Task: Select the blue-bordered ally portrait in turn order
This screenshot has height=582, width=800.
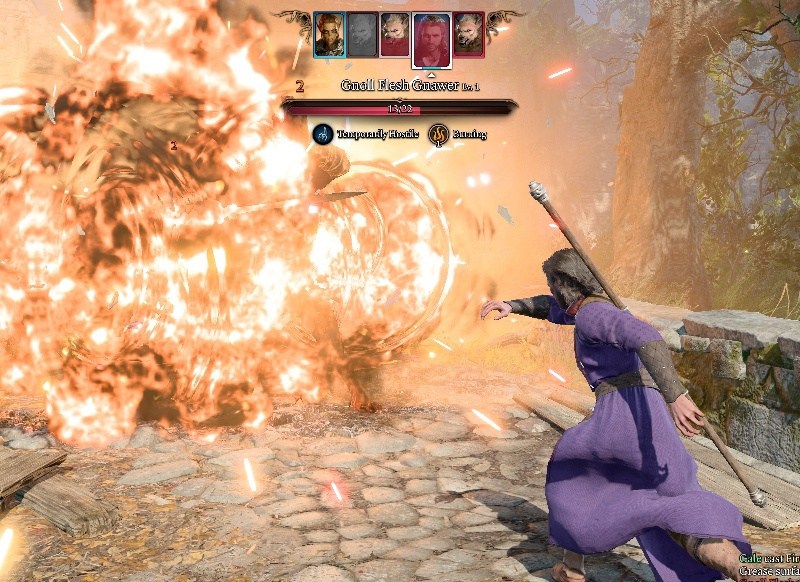Action: point(329,35)
